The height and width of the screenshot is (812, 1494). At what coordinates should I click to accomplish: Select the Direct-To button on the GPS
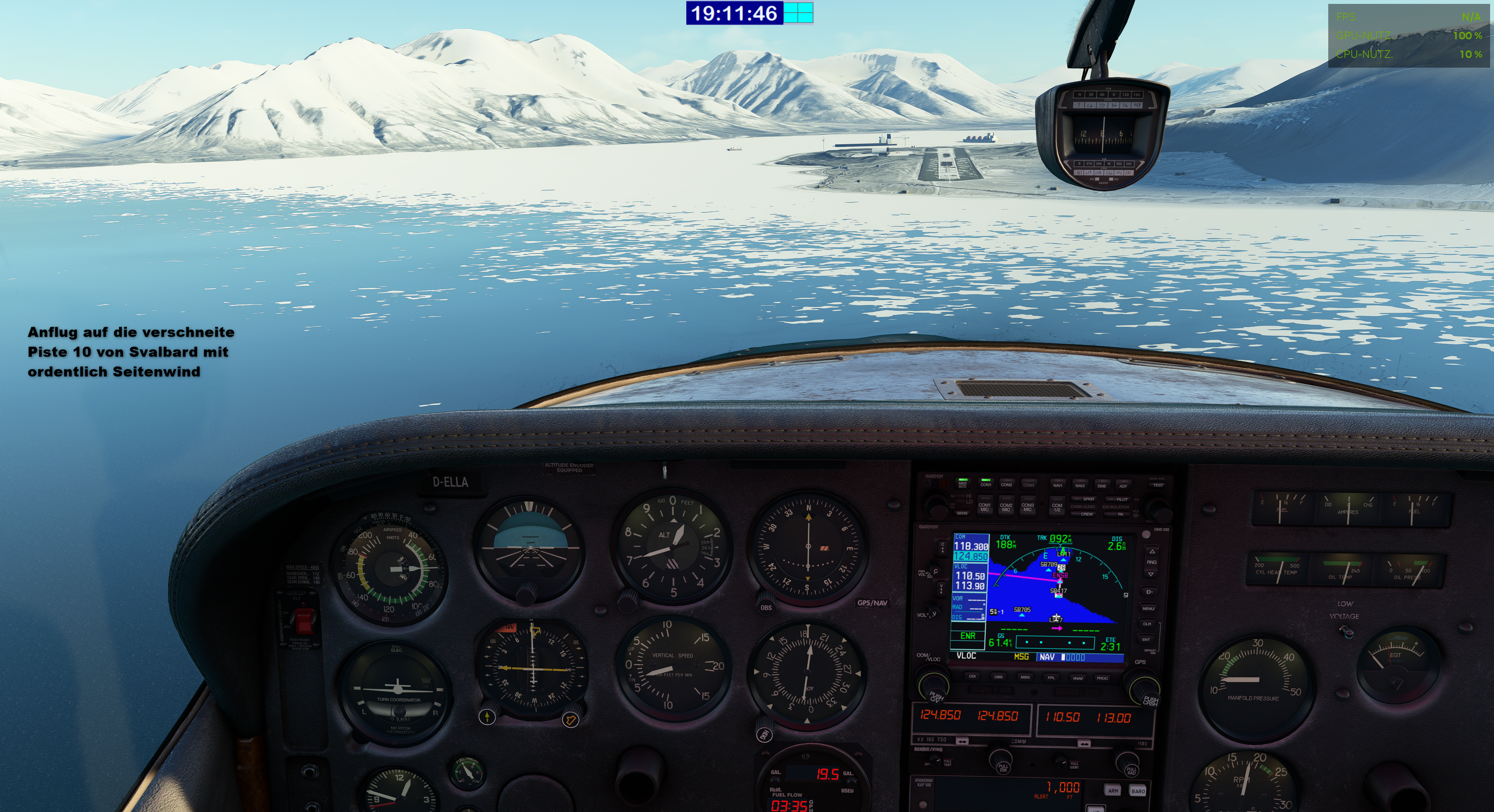tap(1149, 592)
